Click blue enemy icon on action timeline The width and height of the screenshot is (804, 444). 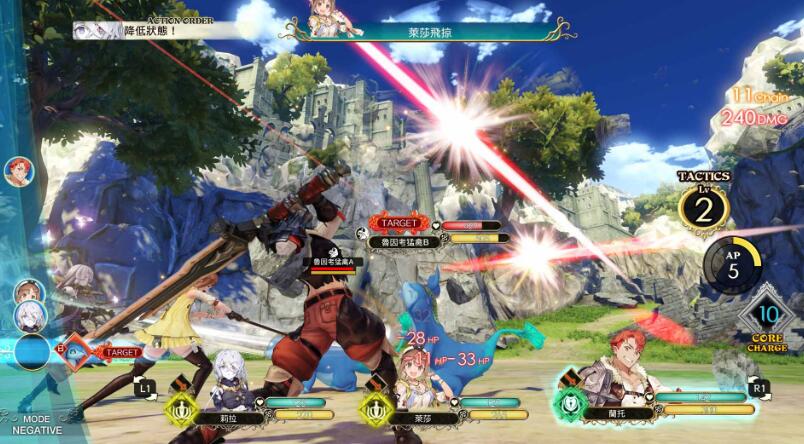[x=31, y=351]
